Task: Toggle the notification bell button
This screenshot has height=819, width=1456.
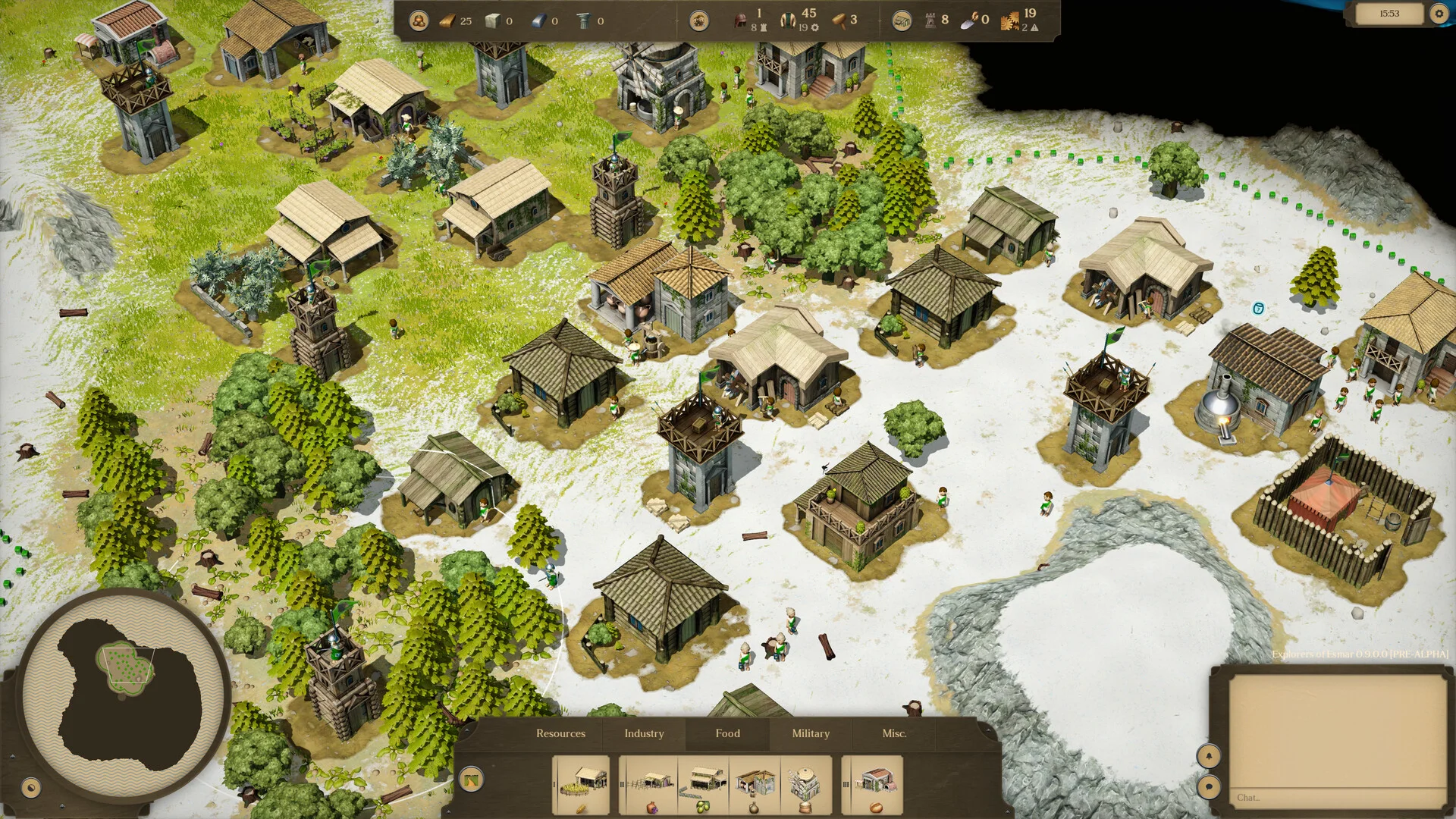Action: [x=1209, y=756]
